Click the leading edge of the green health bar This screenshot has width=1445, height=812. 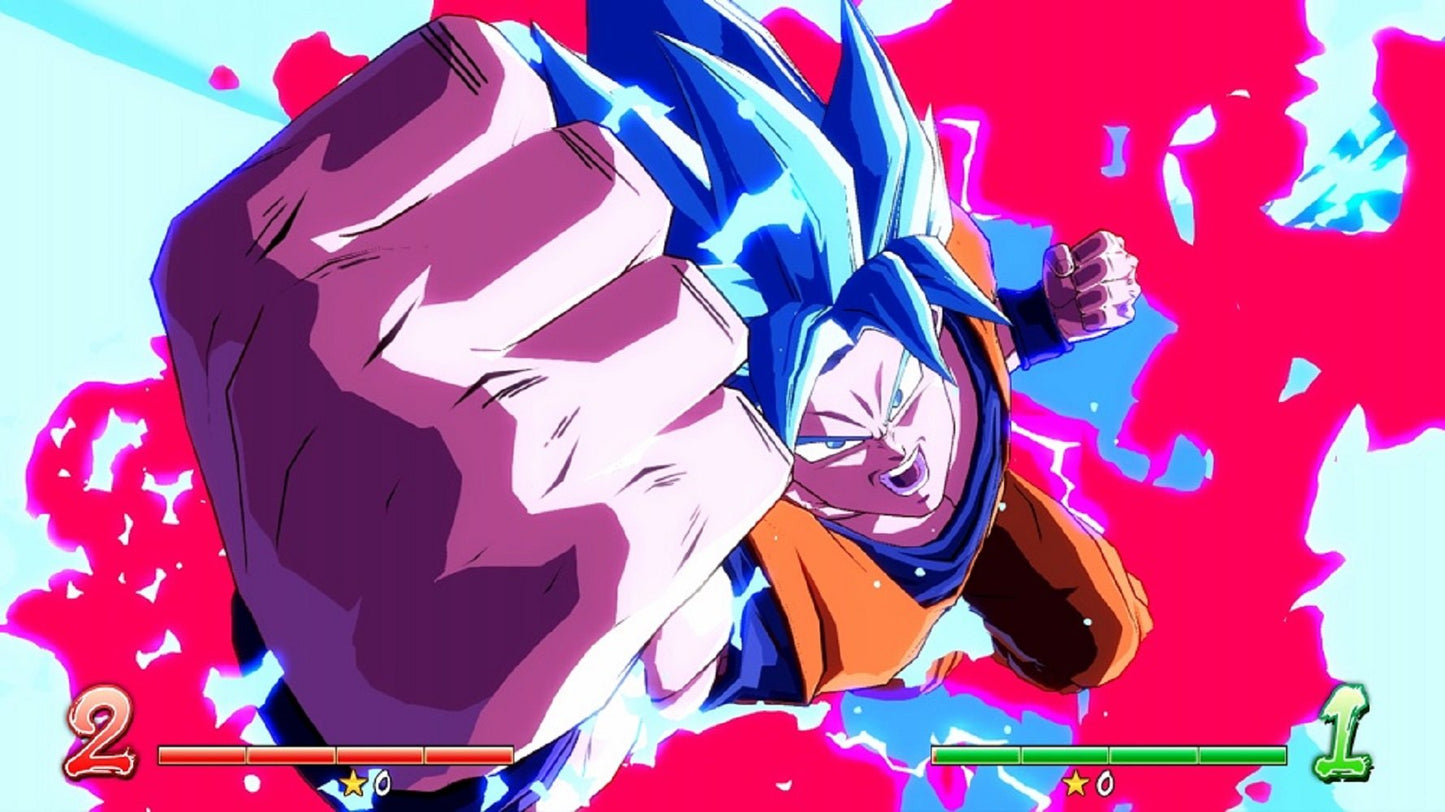click(934, 755)
